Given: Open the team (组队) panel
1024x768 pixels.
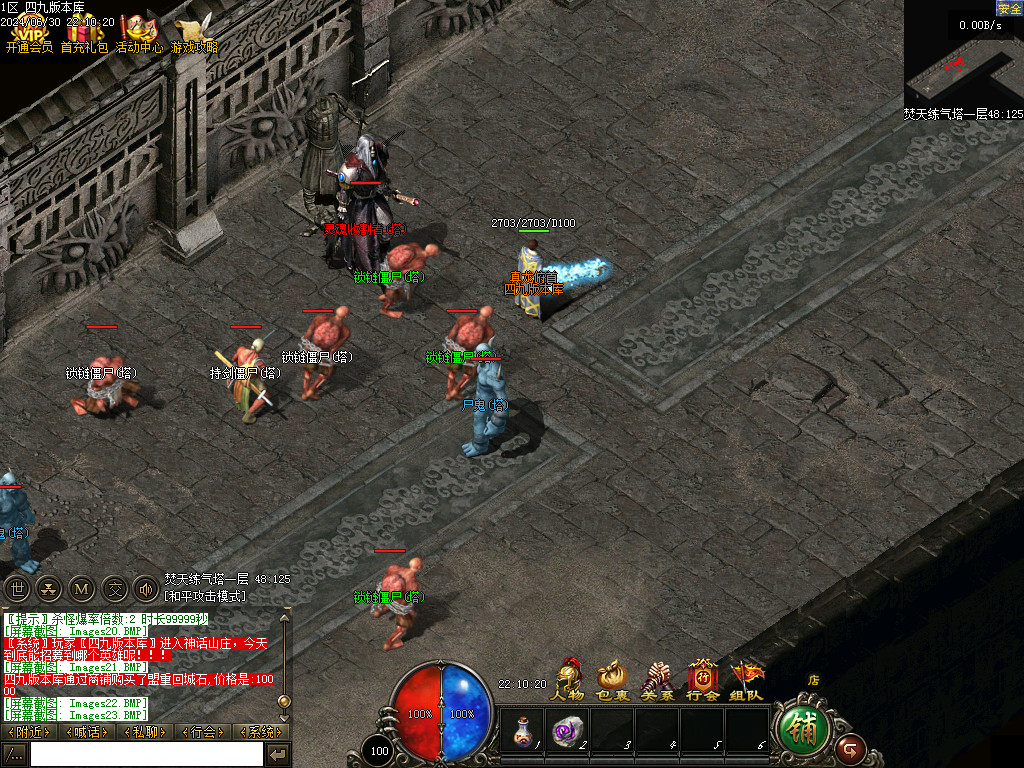Looking at the screenshot, I should coord(746,680).
